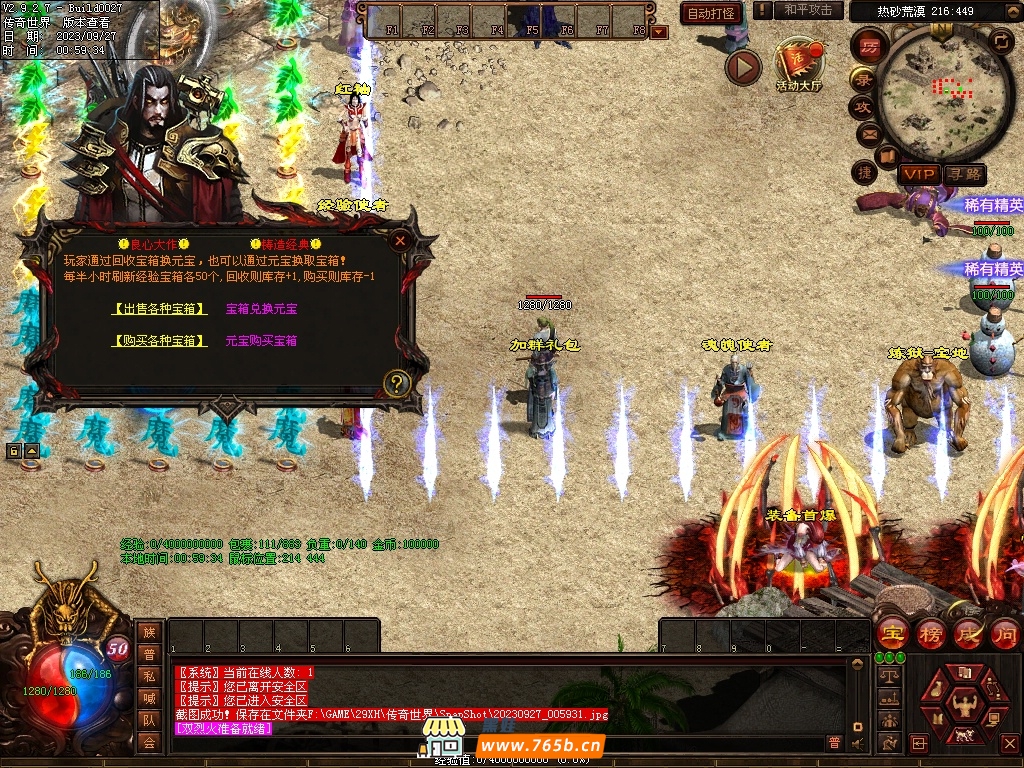The height and width of the screenshot is (768, 1024).
Task: Click the round play arrow button
Action: [x=743, y=67]
